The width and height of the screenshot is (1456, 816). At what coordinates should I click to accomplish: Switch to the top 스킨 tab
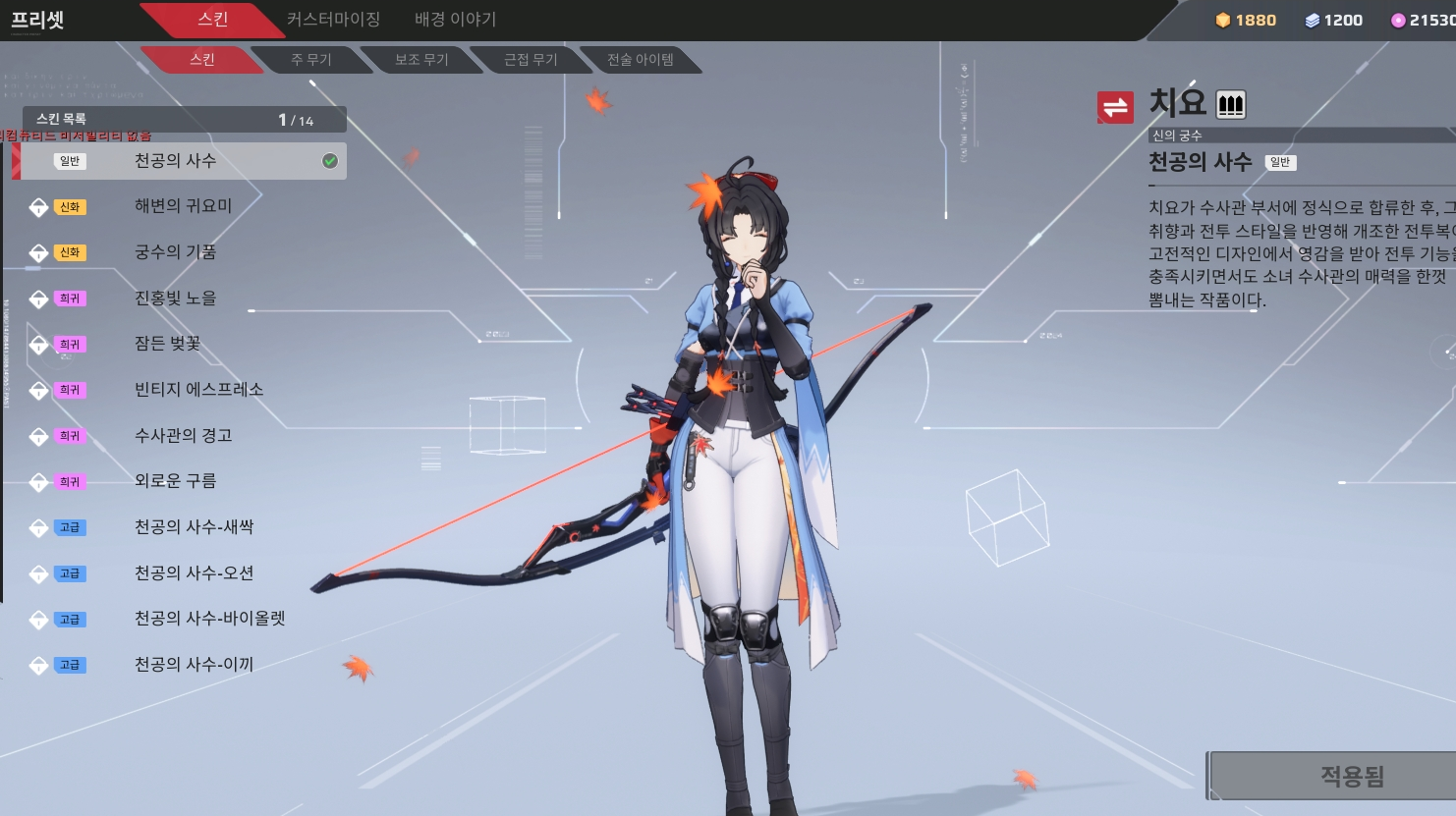212,20
